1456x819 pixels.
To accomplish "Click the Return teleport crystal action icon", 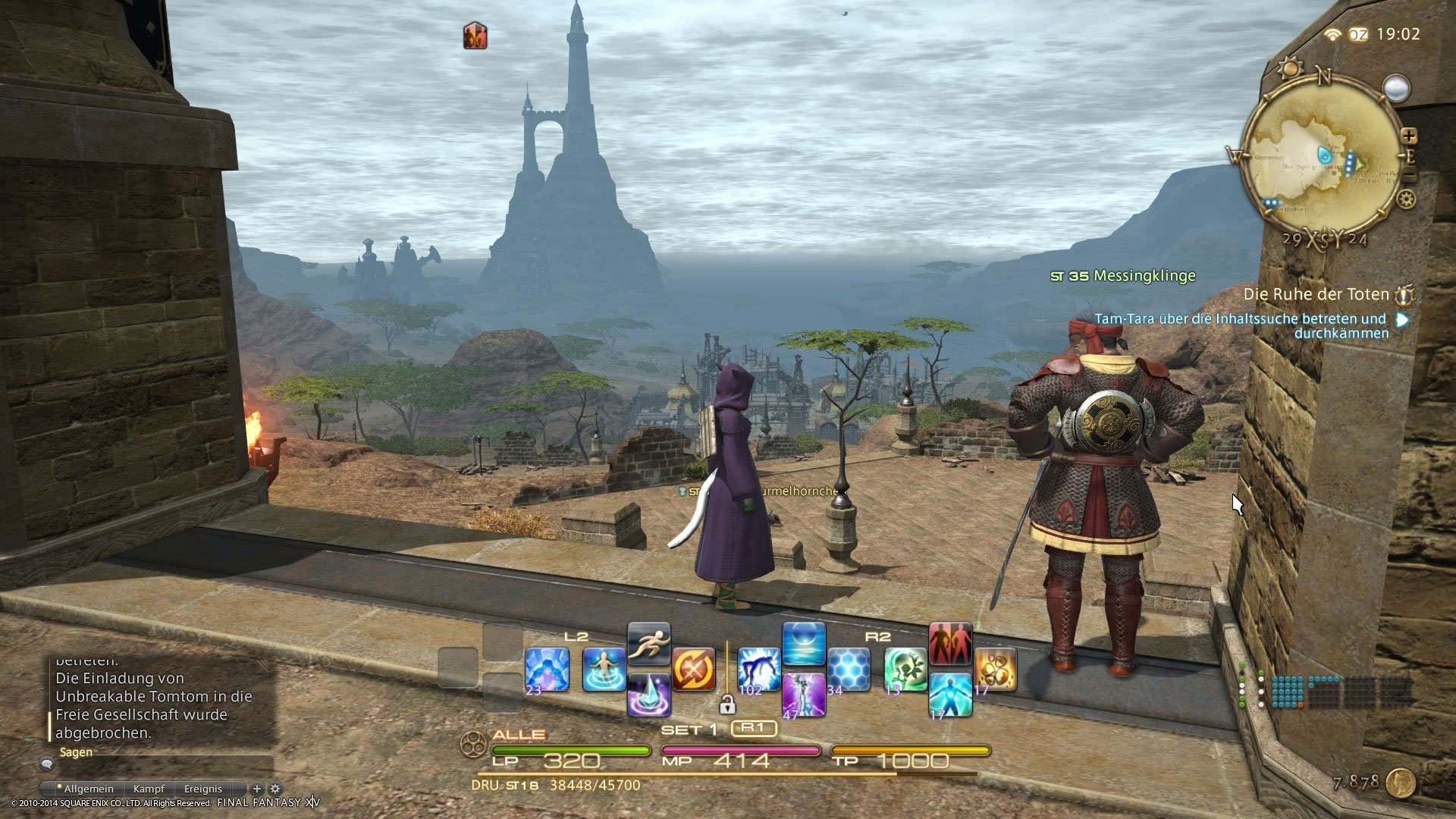I will coord(649,695).
